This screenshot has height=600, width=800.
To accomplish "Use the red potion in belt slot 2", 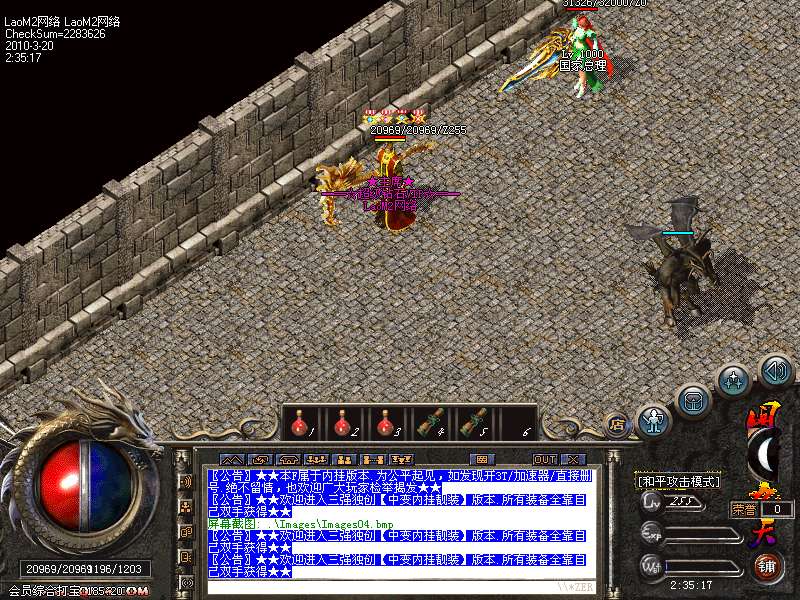I will 340,424.
